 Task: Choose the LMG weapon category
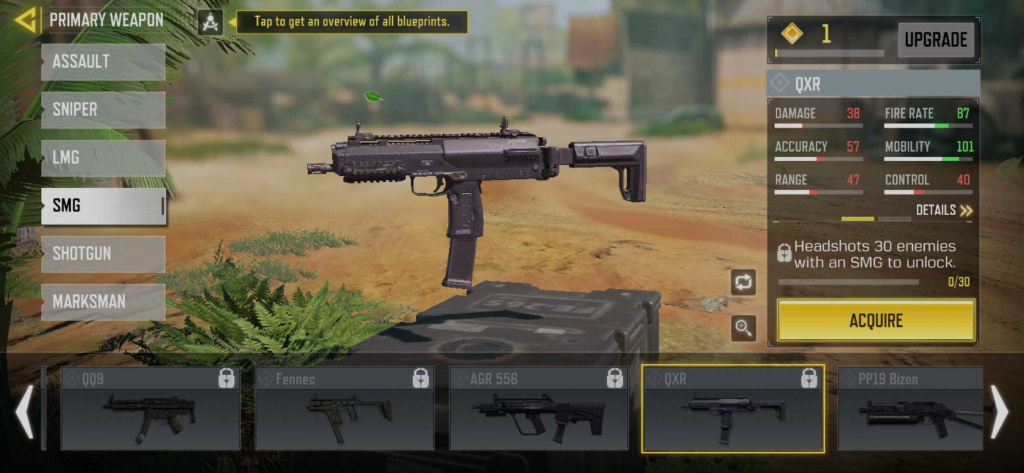(x=103, y=158)
